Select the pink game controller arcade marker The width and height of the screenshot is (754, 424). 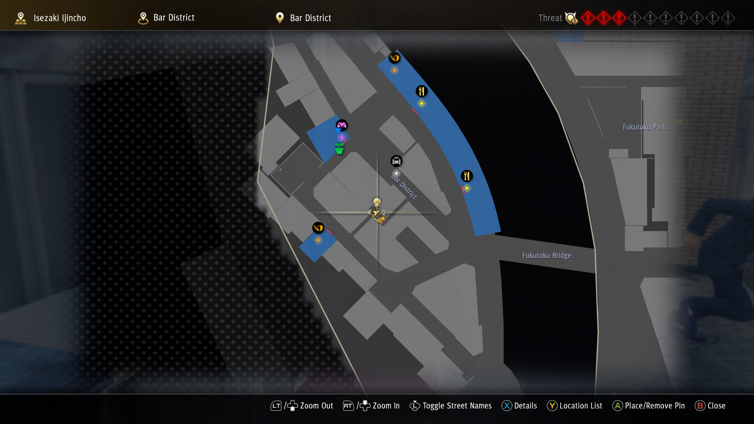pyautogui.click(x=341, y=126)
